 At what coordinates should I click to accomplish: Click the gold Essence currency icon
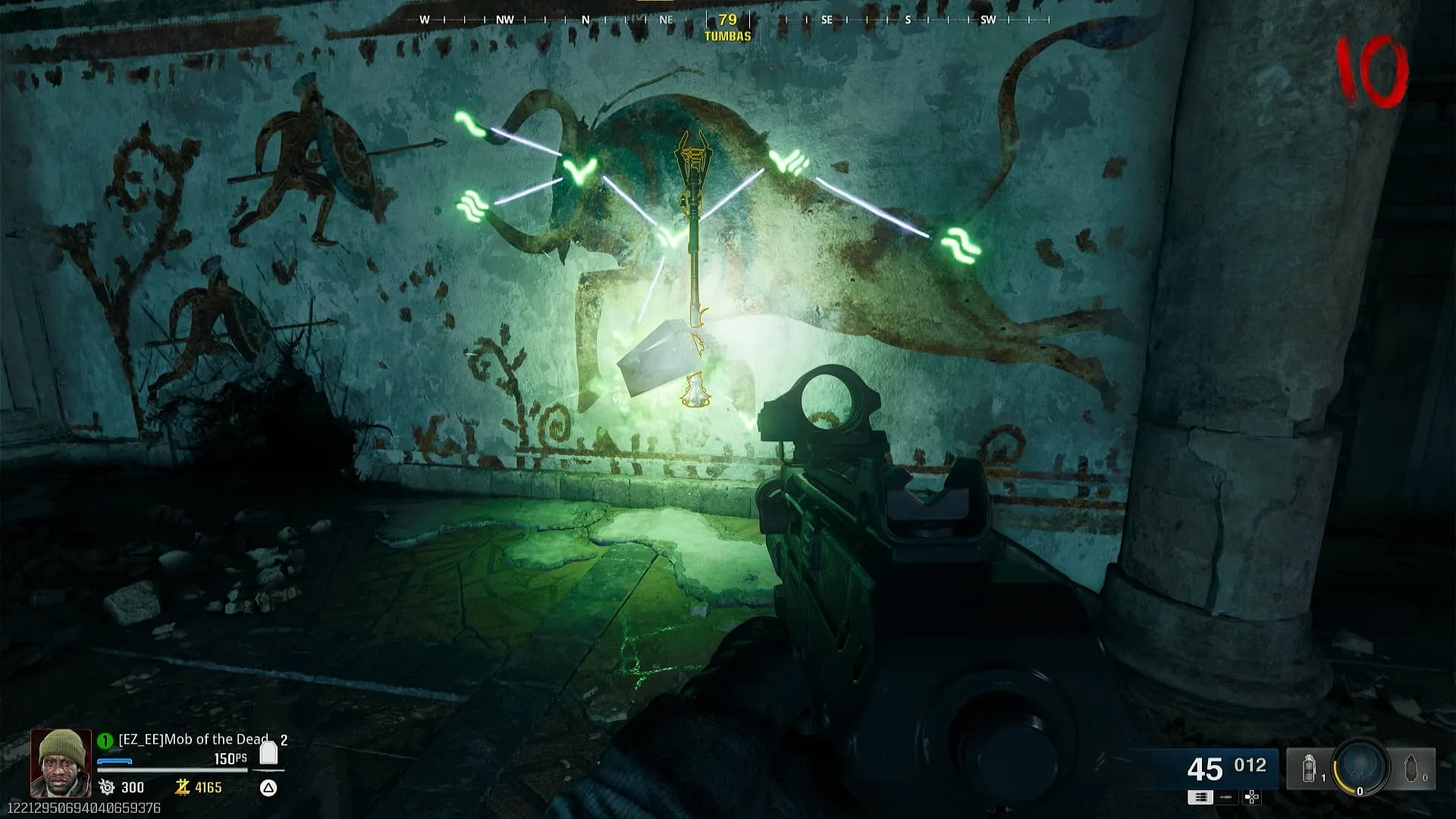coord(182,787)
